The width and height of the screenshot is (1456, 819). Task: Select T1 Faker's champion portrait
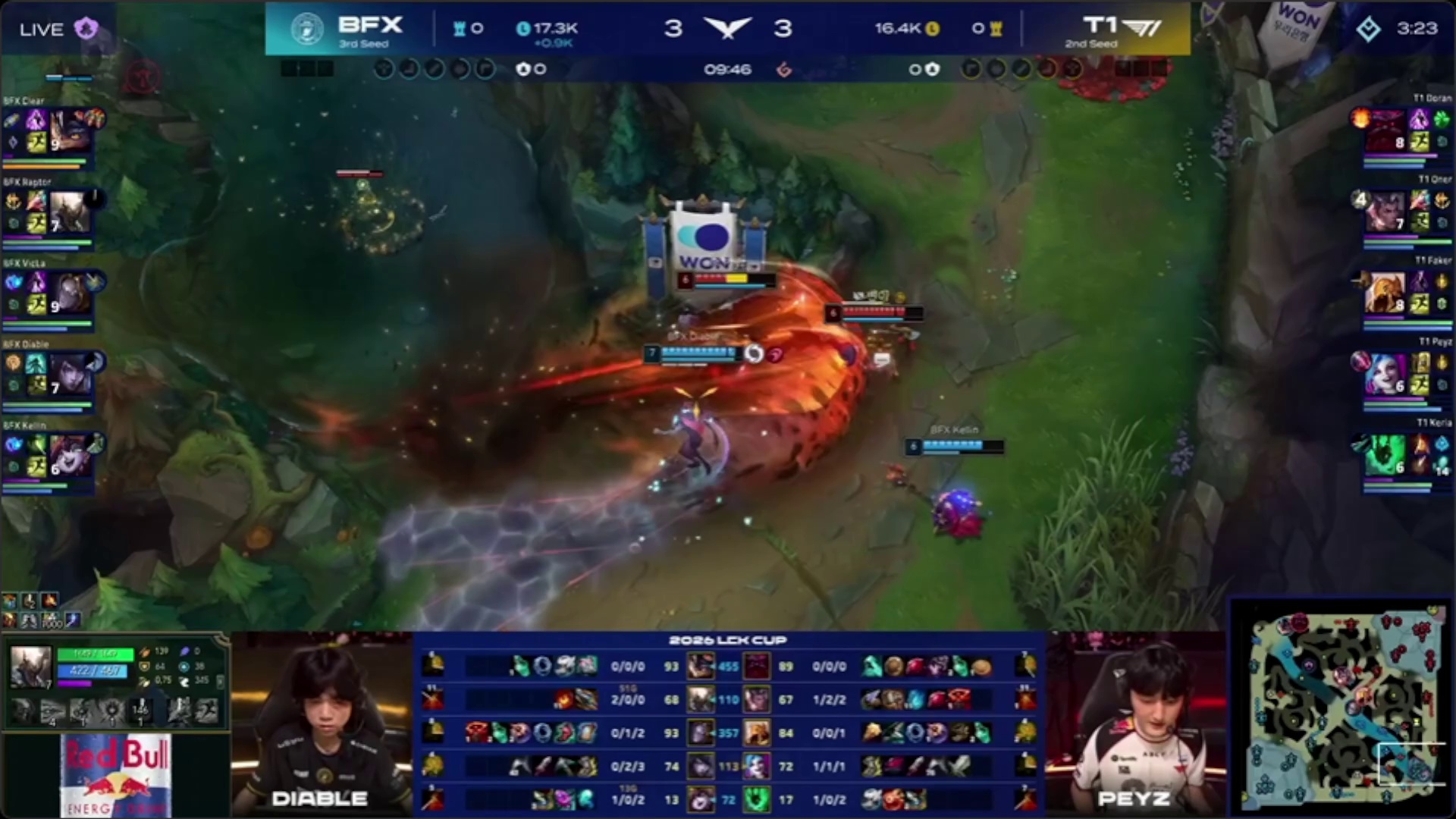(x=1385, y=293)
